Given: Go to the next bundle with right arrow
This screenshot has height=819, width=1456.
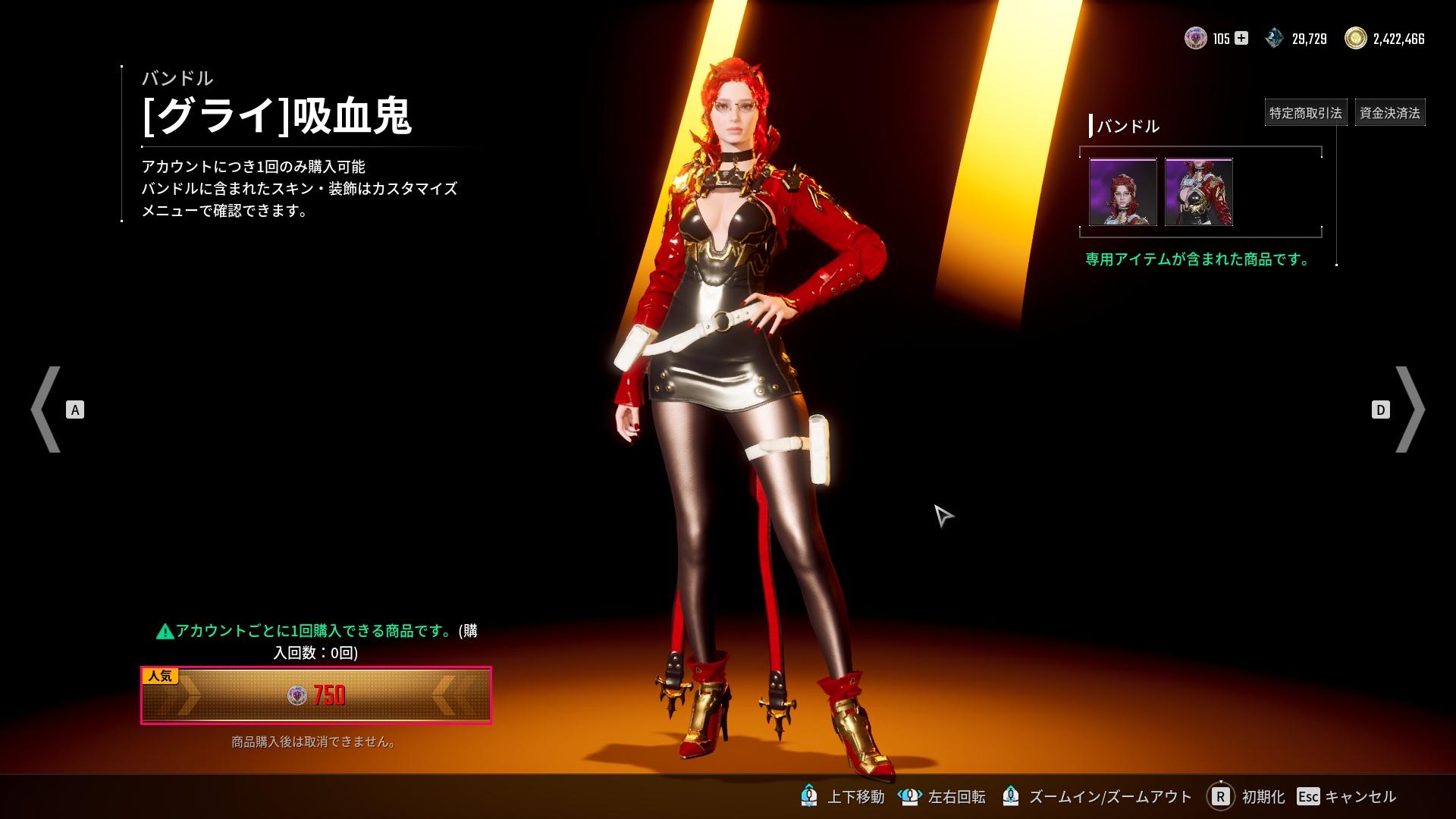Looking at the screenshot, I should click(x=1409, y=409).
